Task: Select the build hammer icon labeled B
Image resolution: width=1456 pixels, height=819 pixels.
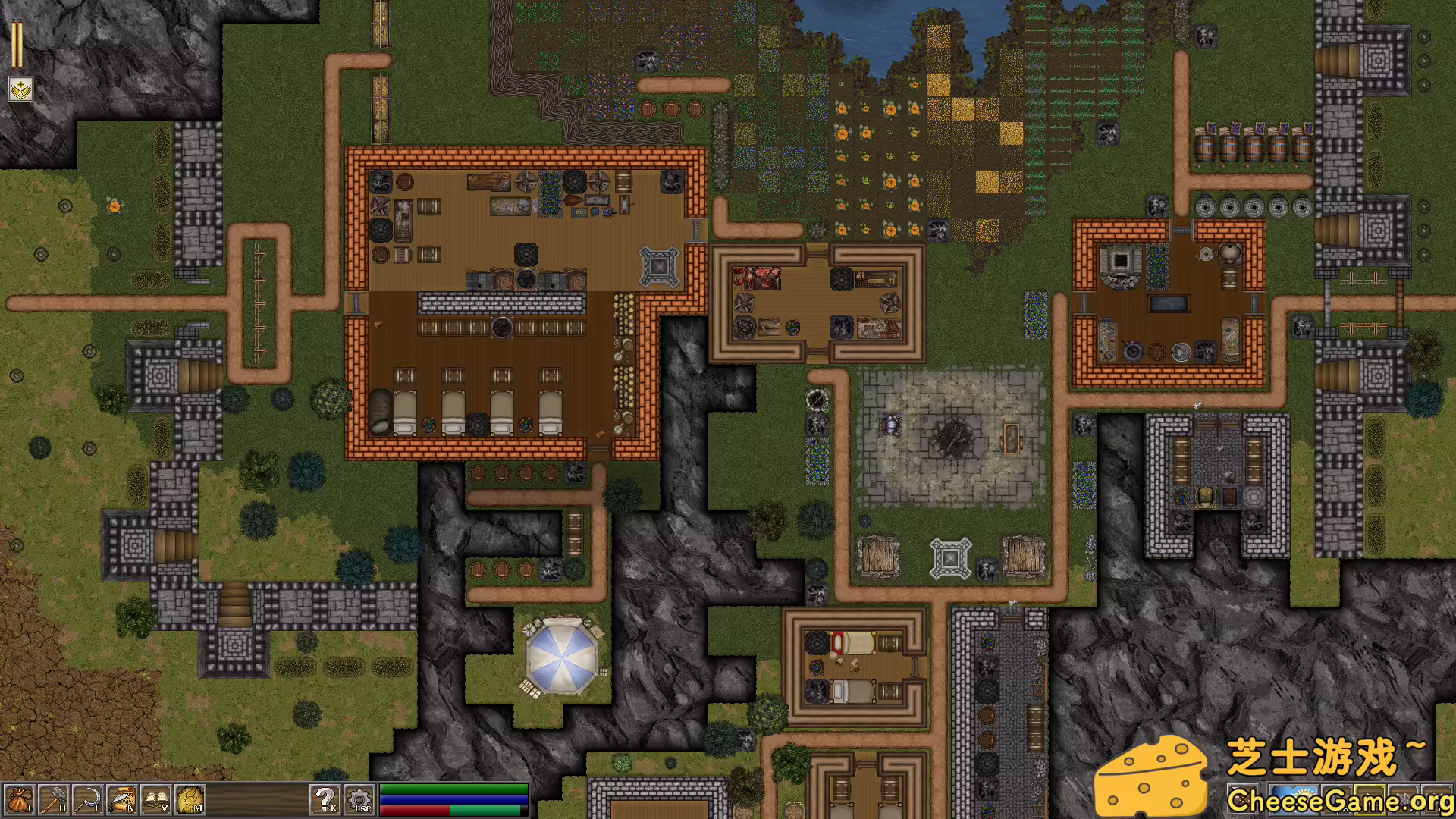Action: [x=53, y=800]
